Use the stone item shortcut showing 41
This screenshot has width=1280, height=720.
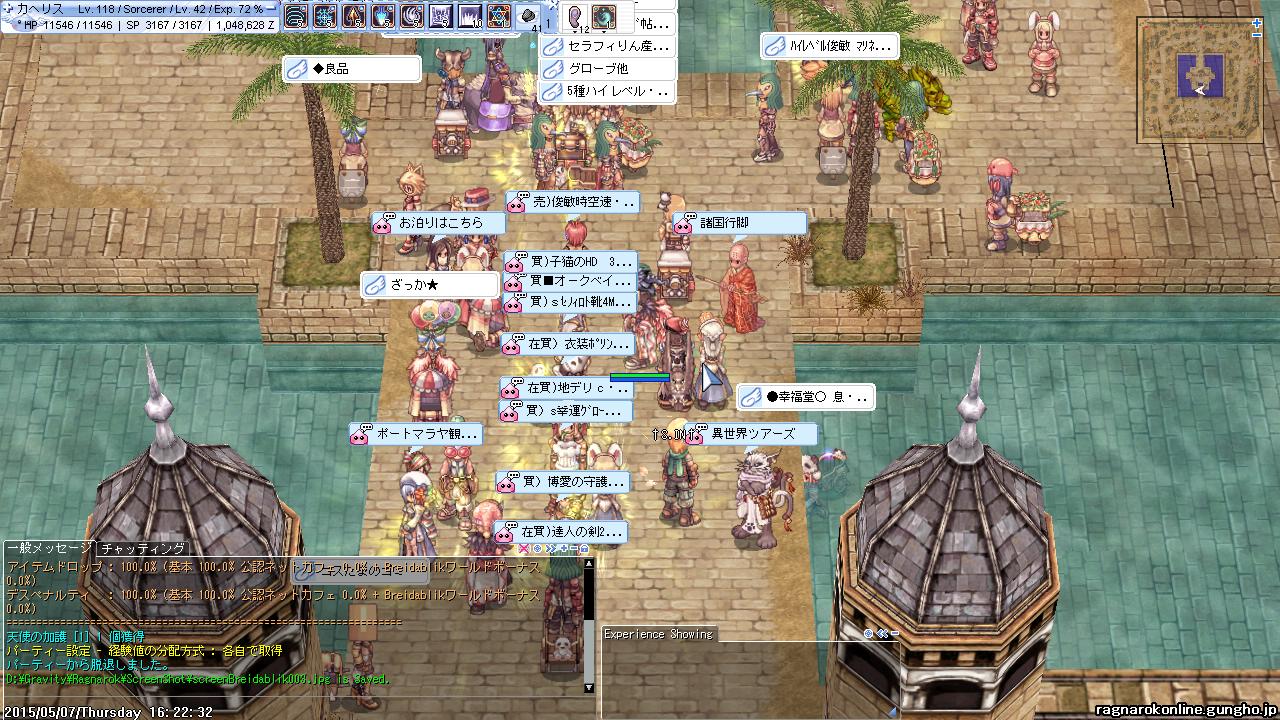tap(527, 16)
